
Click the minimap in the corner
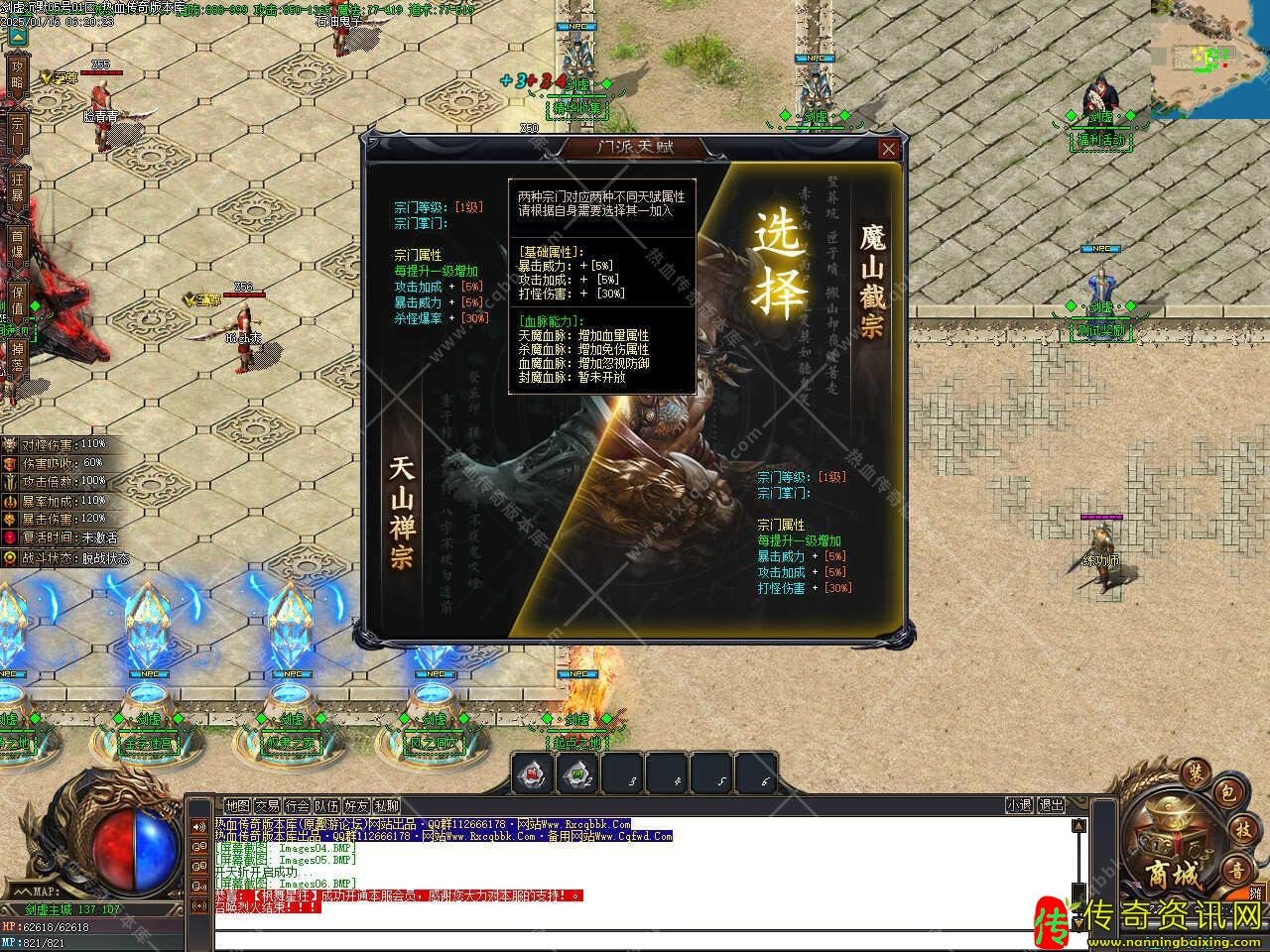(x=1209, y=59)
